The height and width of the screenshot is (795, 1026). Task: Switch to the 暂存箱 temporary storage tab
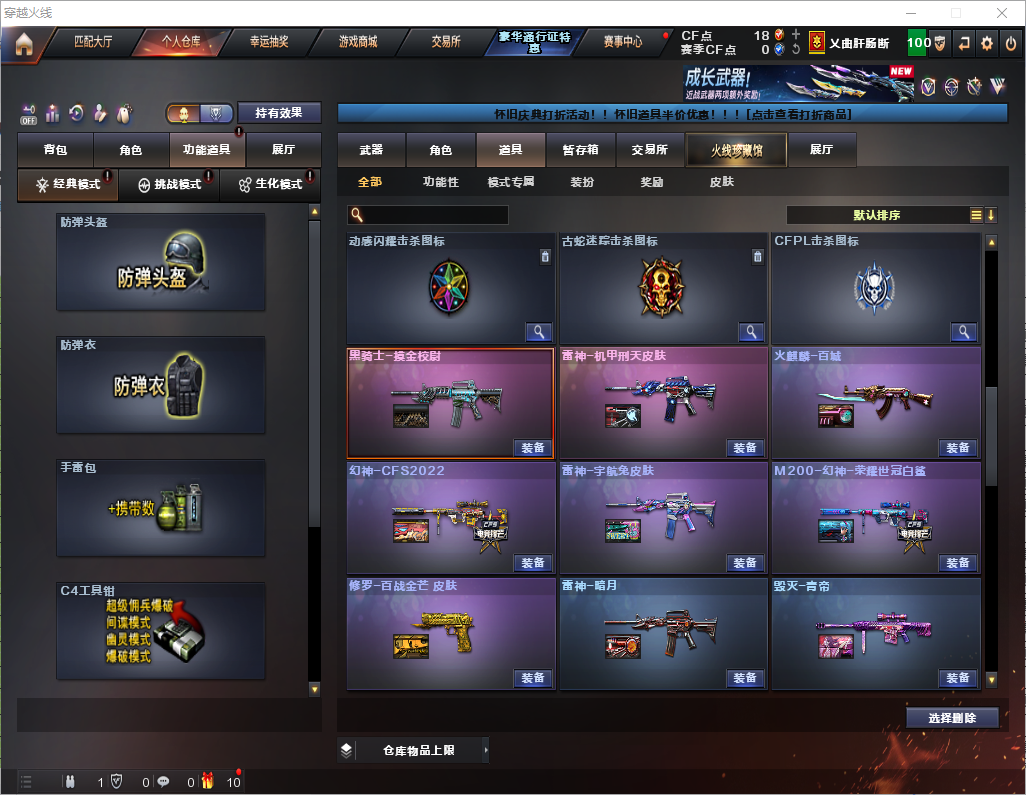580,150
